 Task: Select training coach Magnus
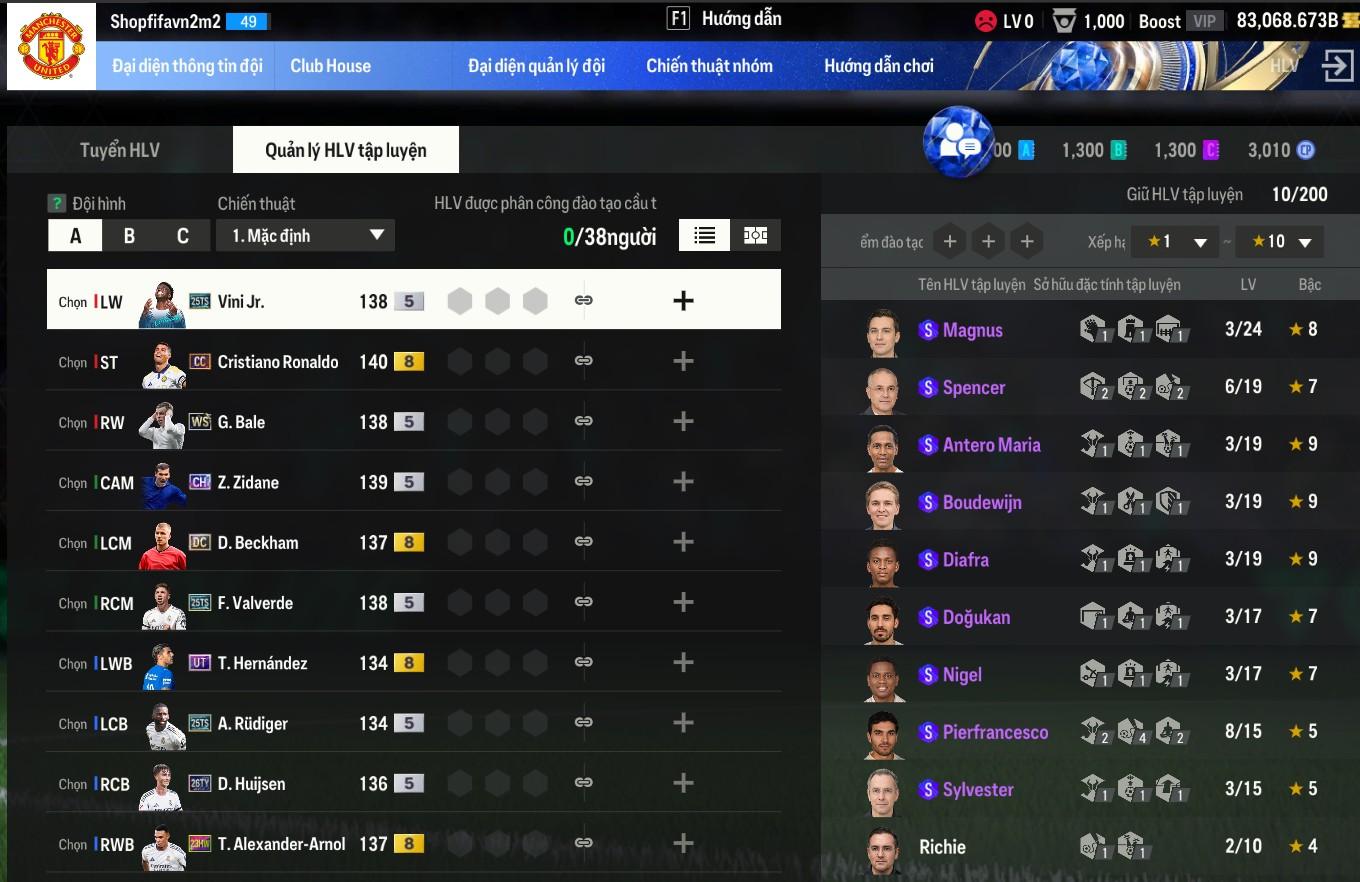coord(972,330)
